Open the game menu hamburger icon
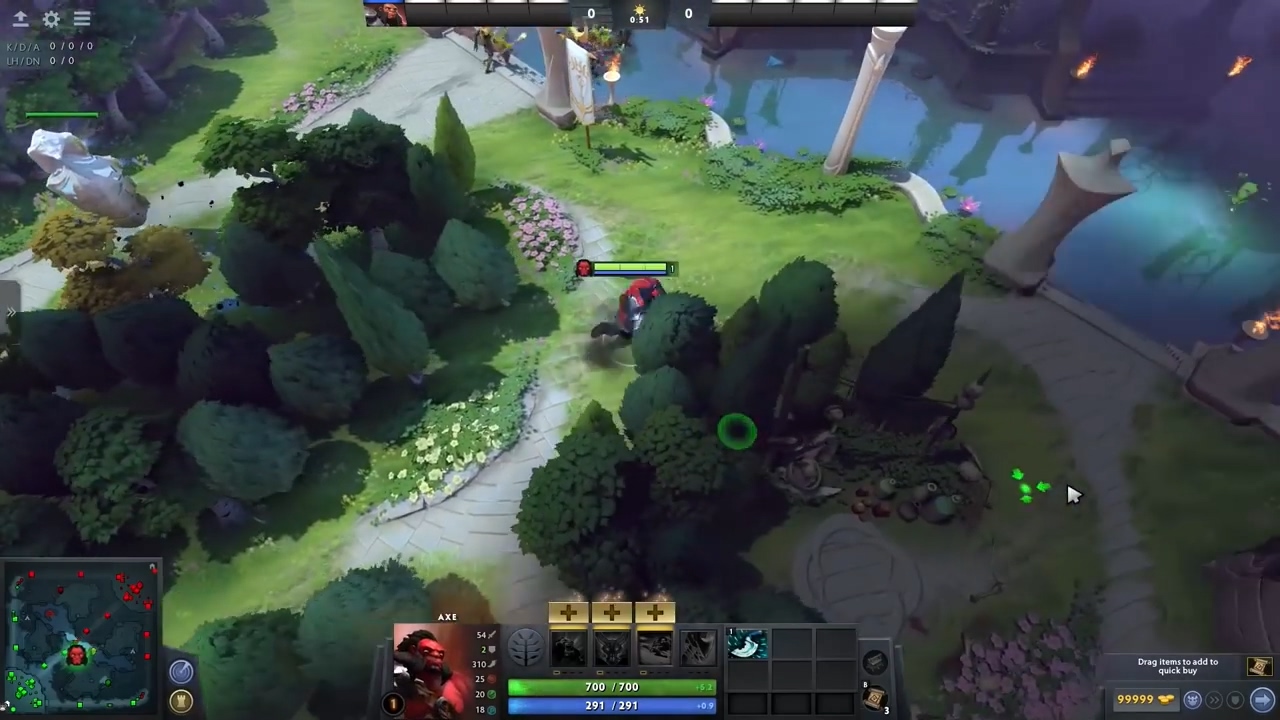1280x720 pixels. pyautogui.click(x=82, y=18)
